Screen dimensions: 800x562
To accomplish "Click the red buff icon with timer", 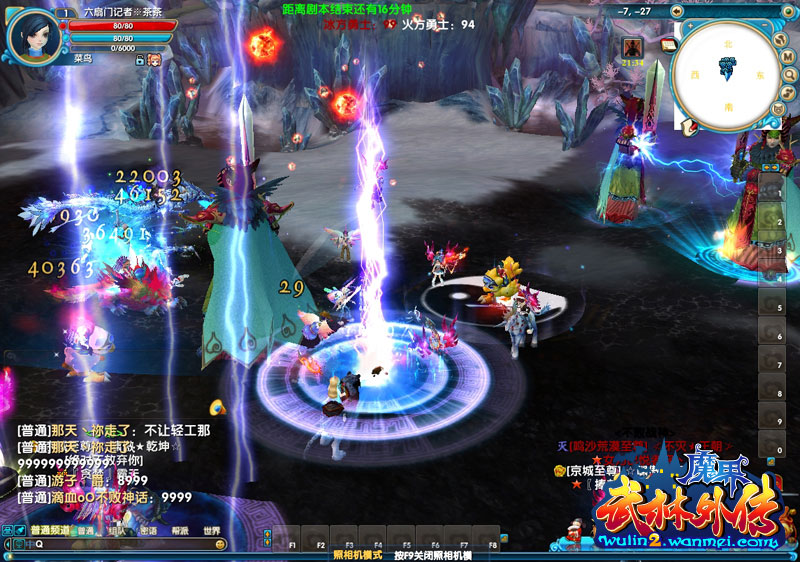I will coord(631,47).
